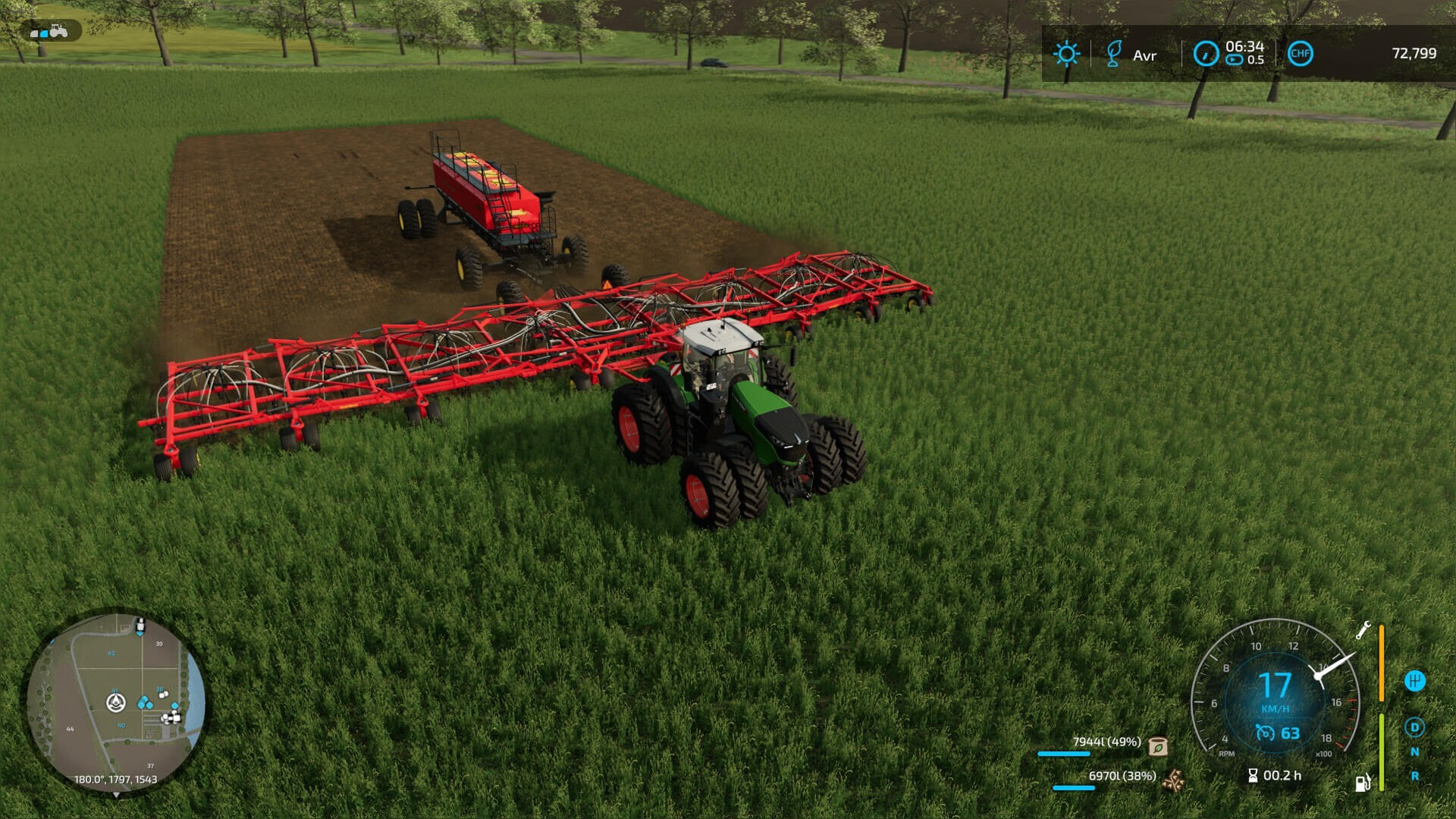This screenshot has height=819, width=1456.
Task: Open the circular minimap
Action: [x=116, y=701]
